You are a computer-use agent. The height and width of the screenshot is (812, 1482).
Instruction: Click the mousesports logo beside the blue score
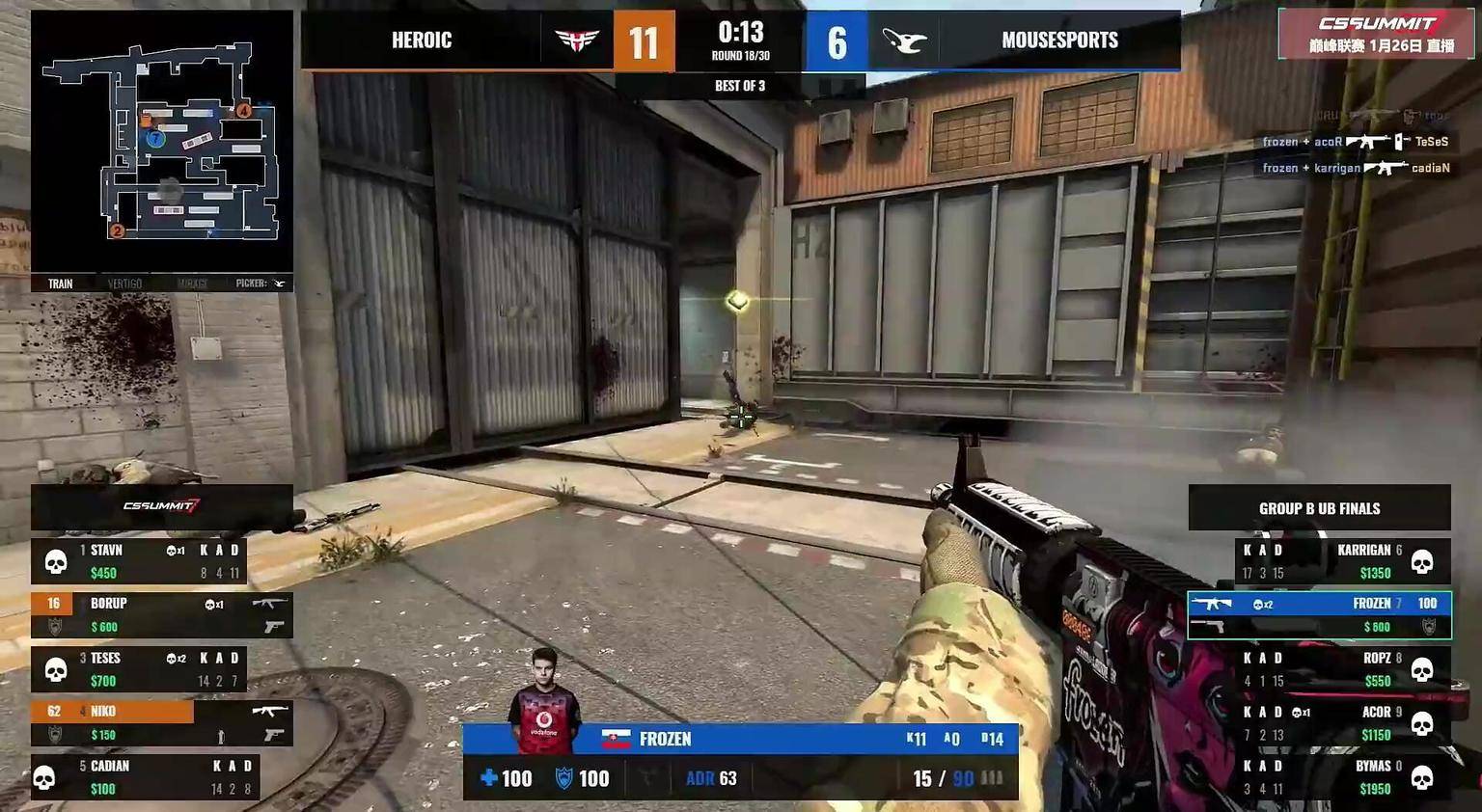(903, 40)
